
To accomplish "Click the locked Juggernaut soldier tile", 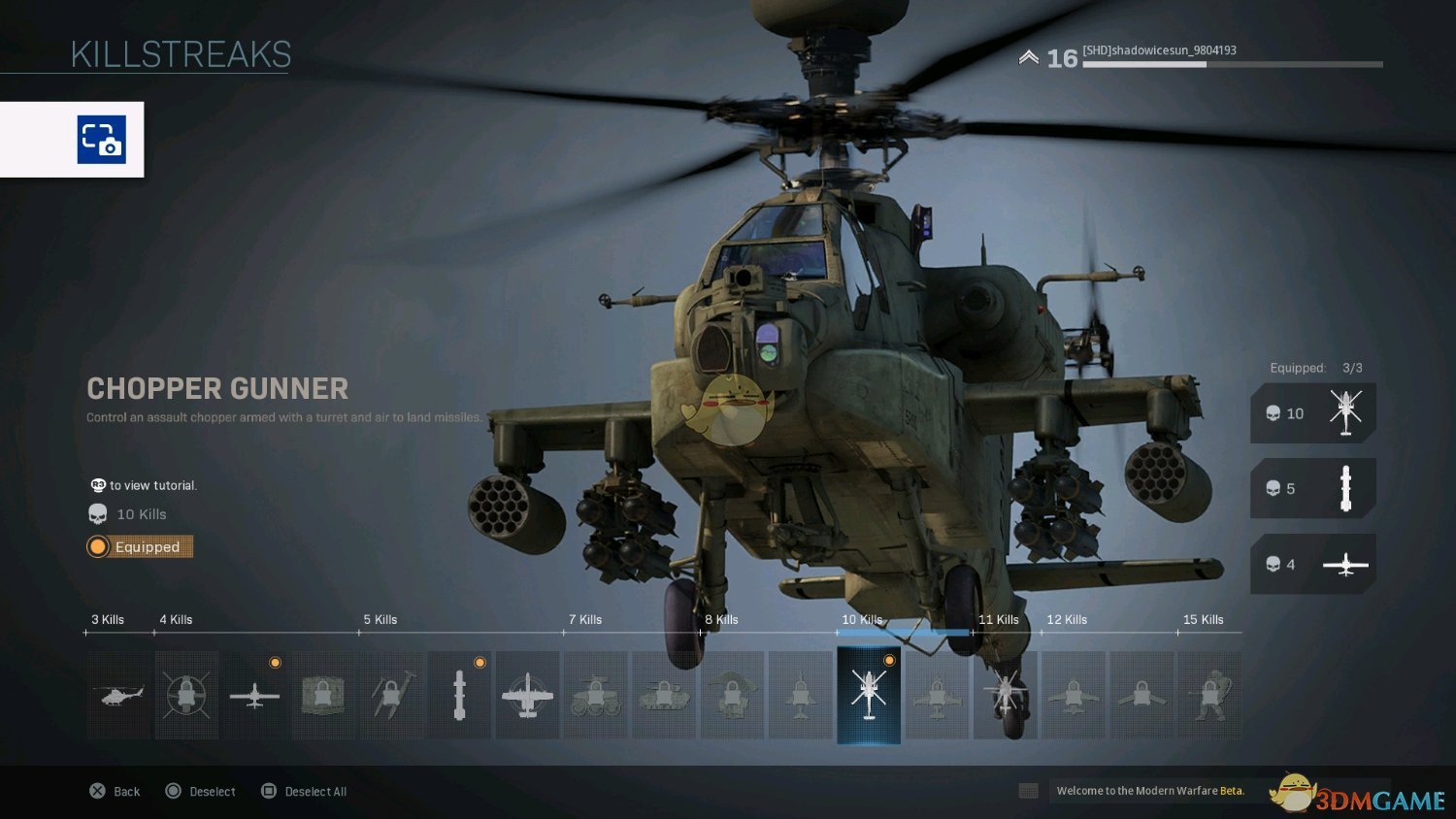I will 1209,695.
